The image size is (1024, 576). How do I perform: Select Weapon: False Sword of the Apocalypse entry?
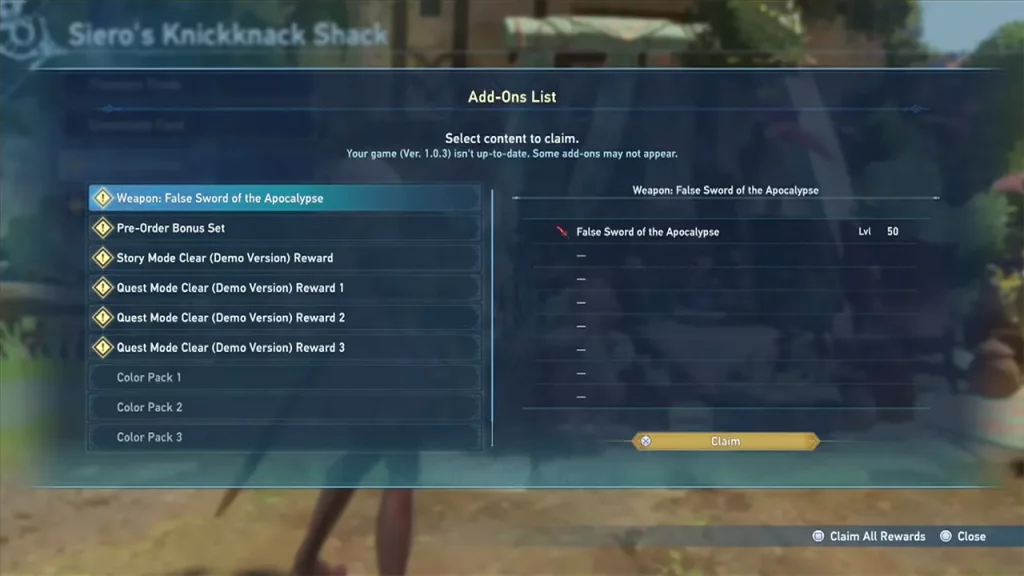(x=285, y=198)
